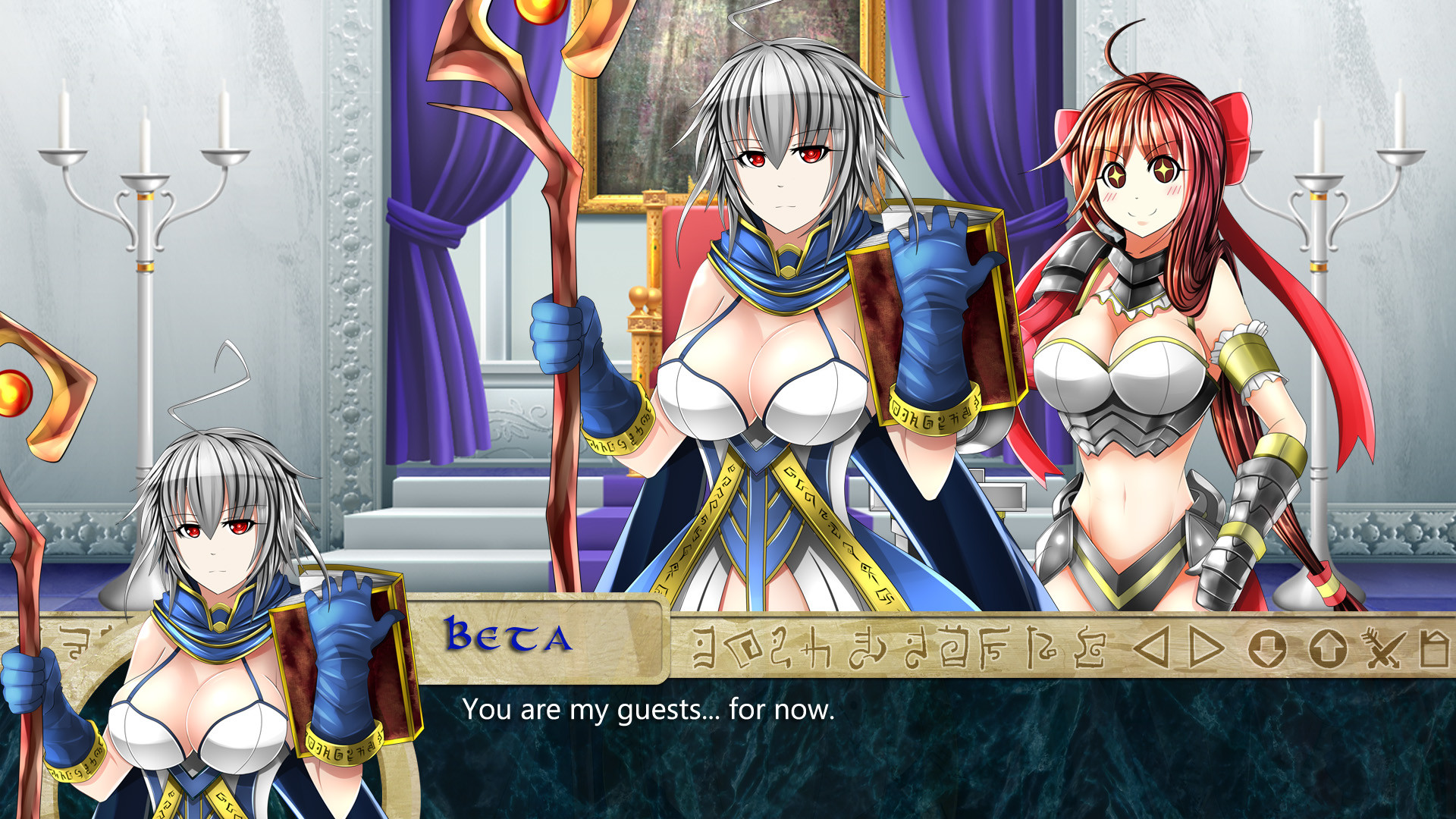Viewport: 1456px width, 819px height.
Task: Click the right triangle forward arrow
Action: (1207, 648)
